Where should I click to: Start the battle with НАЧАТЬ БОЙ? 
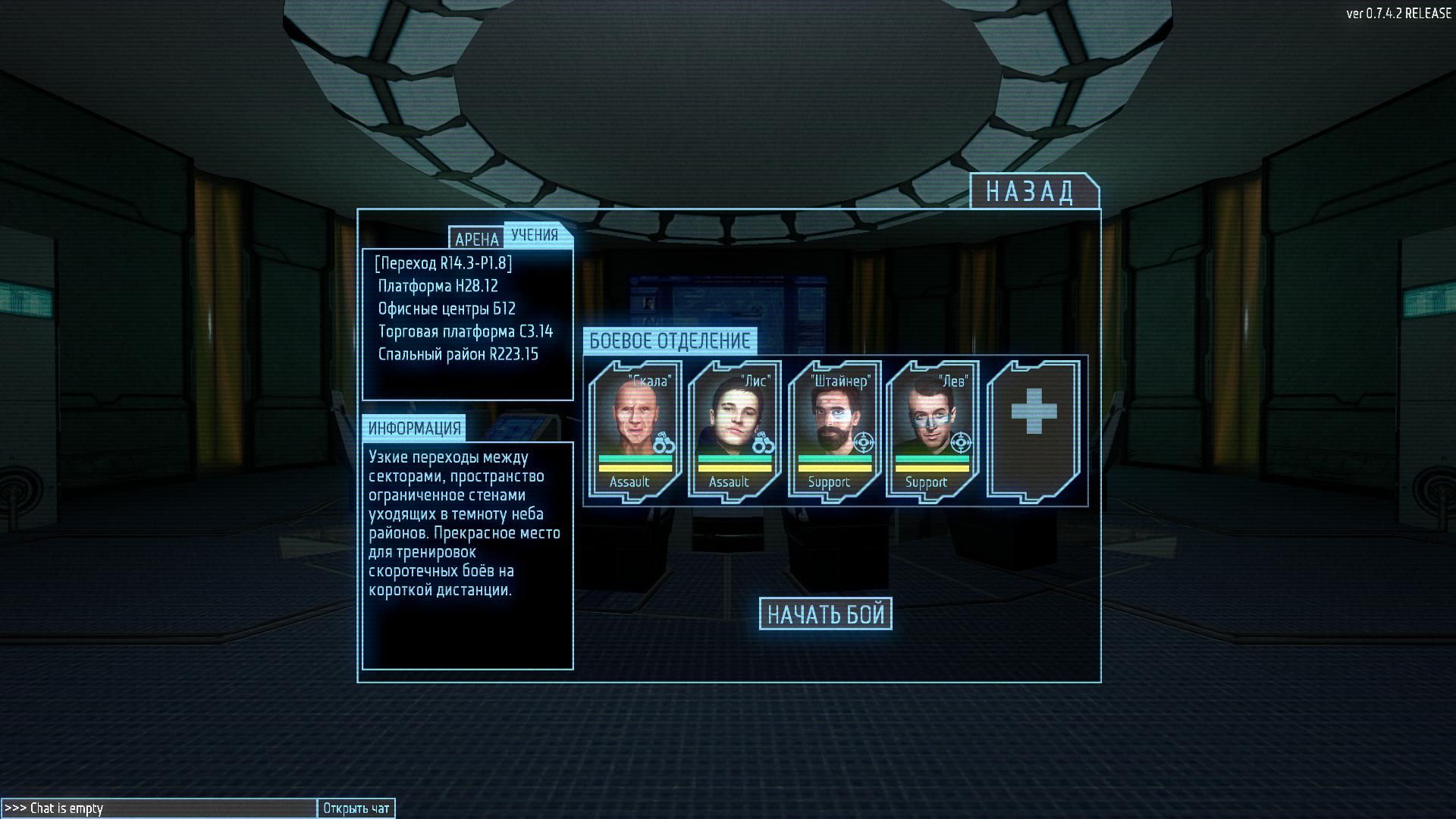point(826,614)
